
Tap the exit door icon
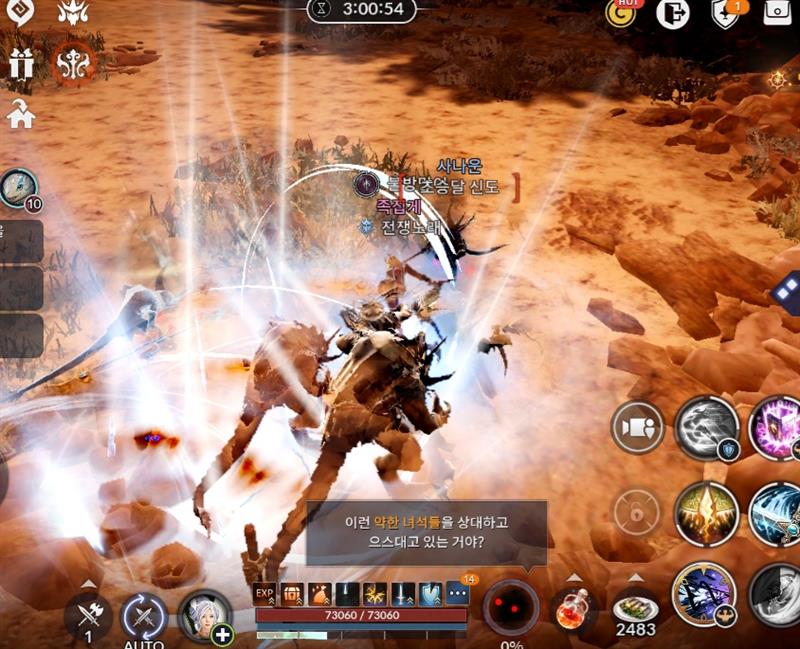[672, 13]
